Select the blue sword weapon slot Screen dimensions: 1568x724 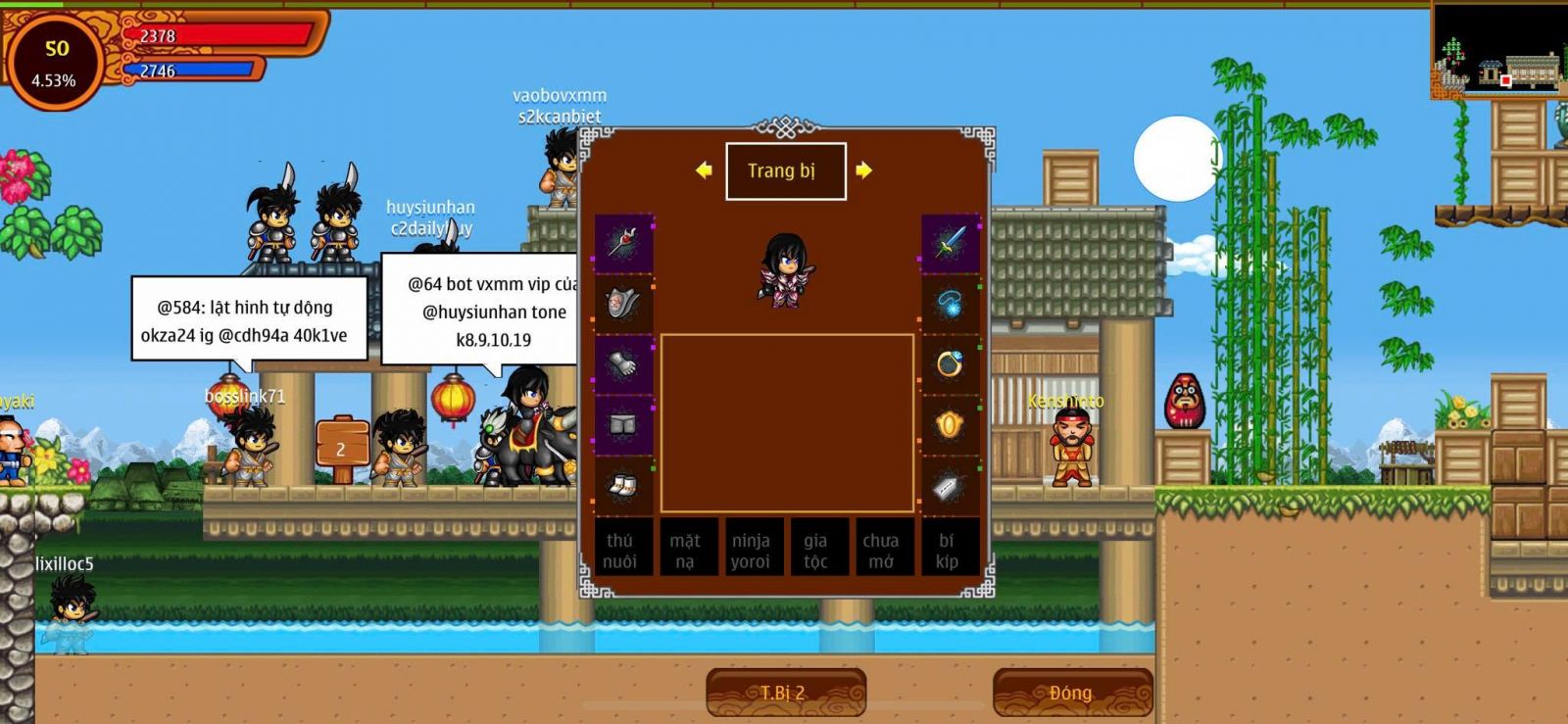950,243
